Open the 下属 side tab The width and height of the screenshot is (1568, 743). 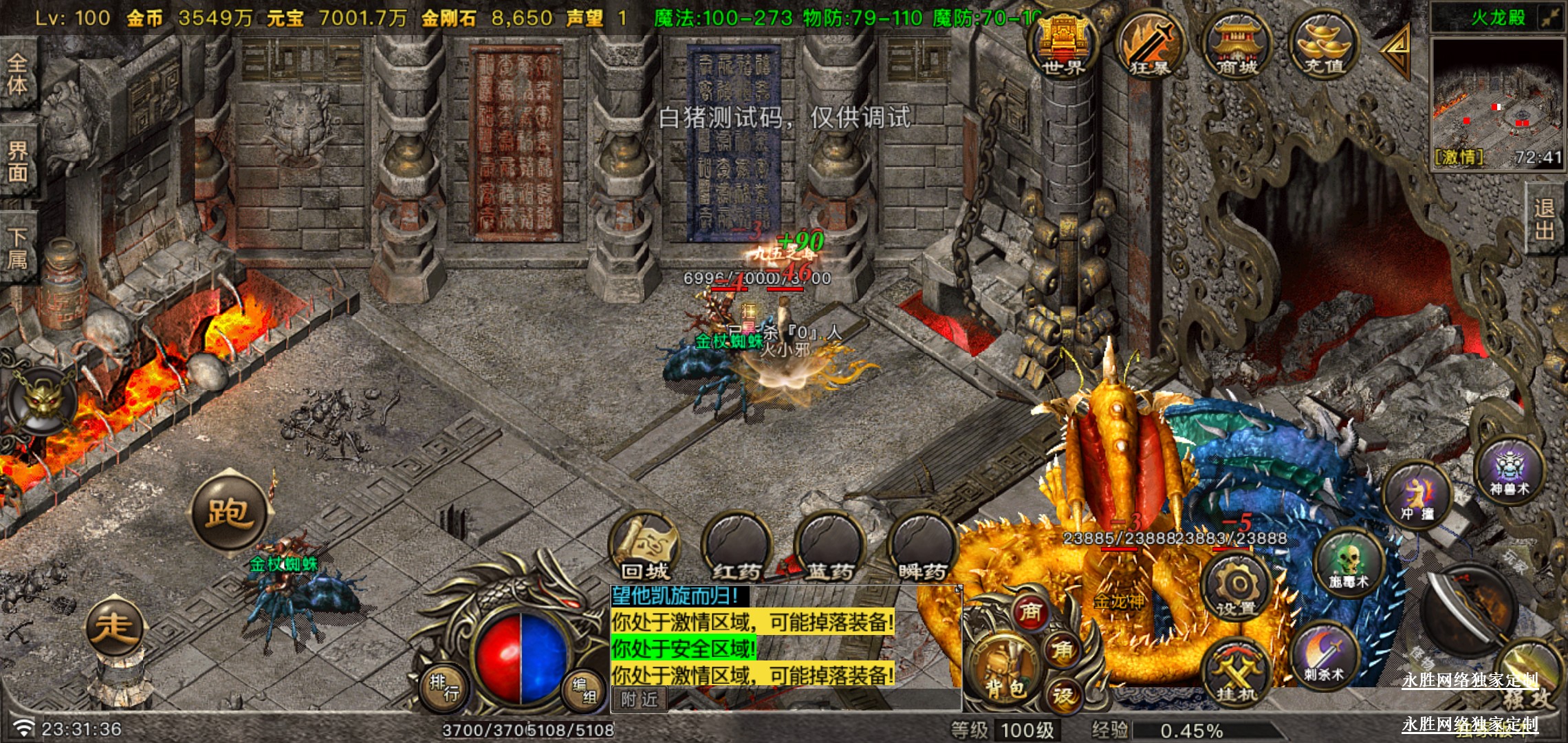click(18, 248)
